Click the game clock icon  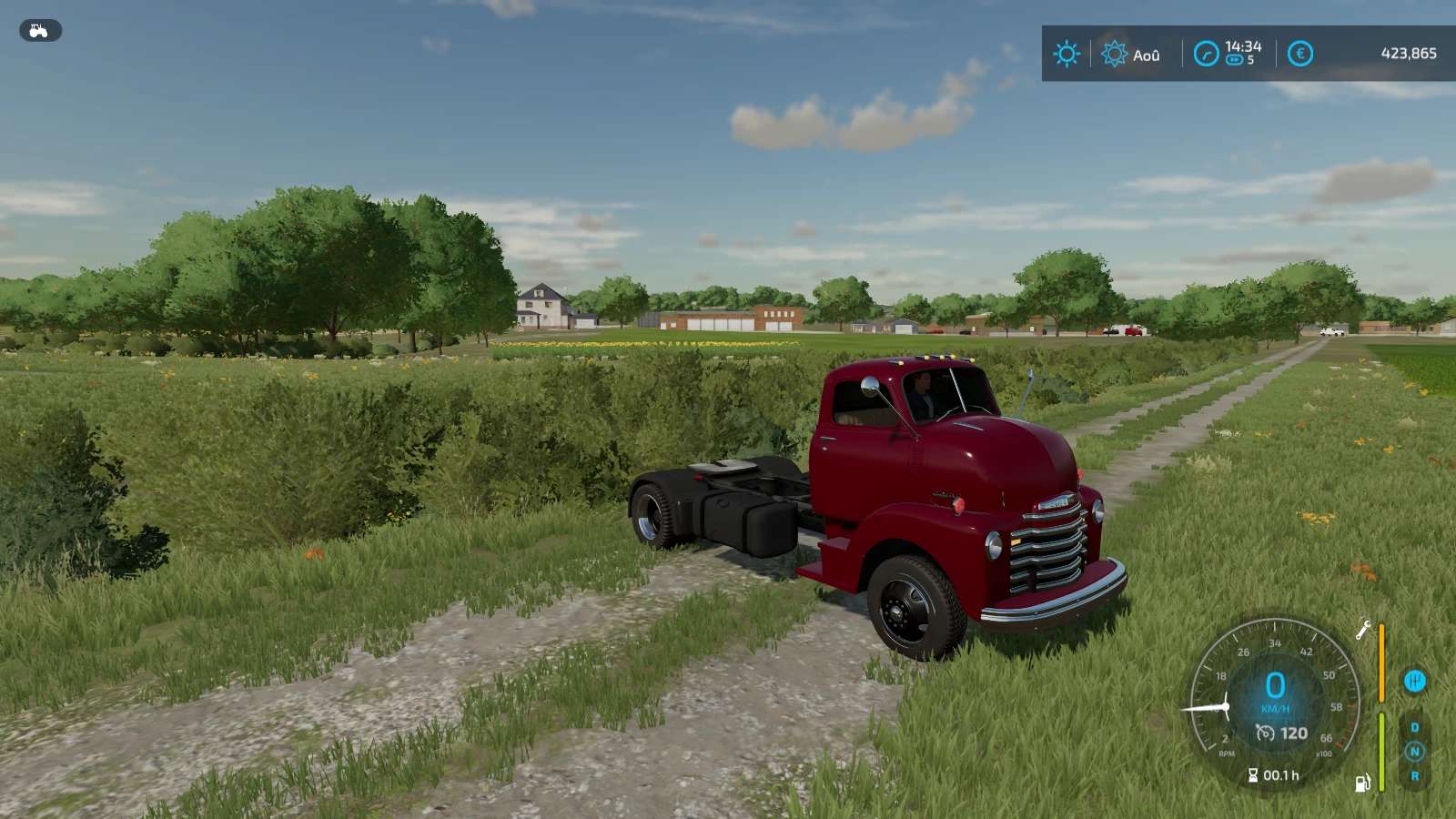coord(1206,54)
